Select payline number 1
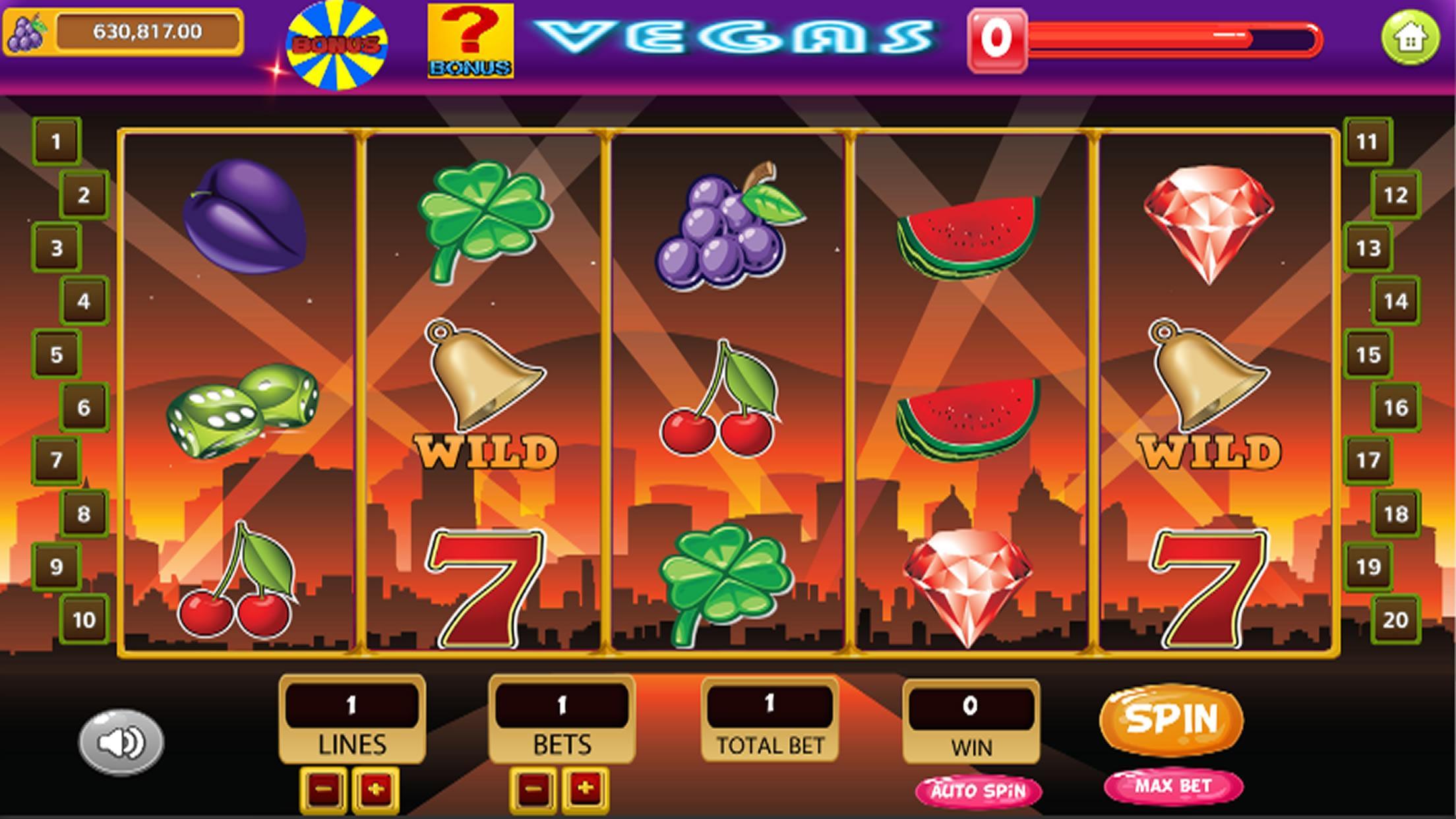Image resolution: width=1456 pixels, height=819 pixels. tap(56, 140)
